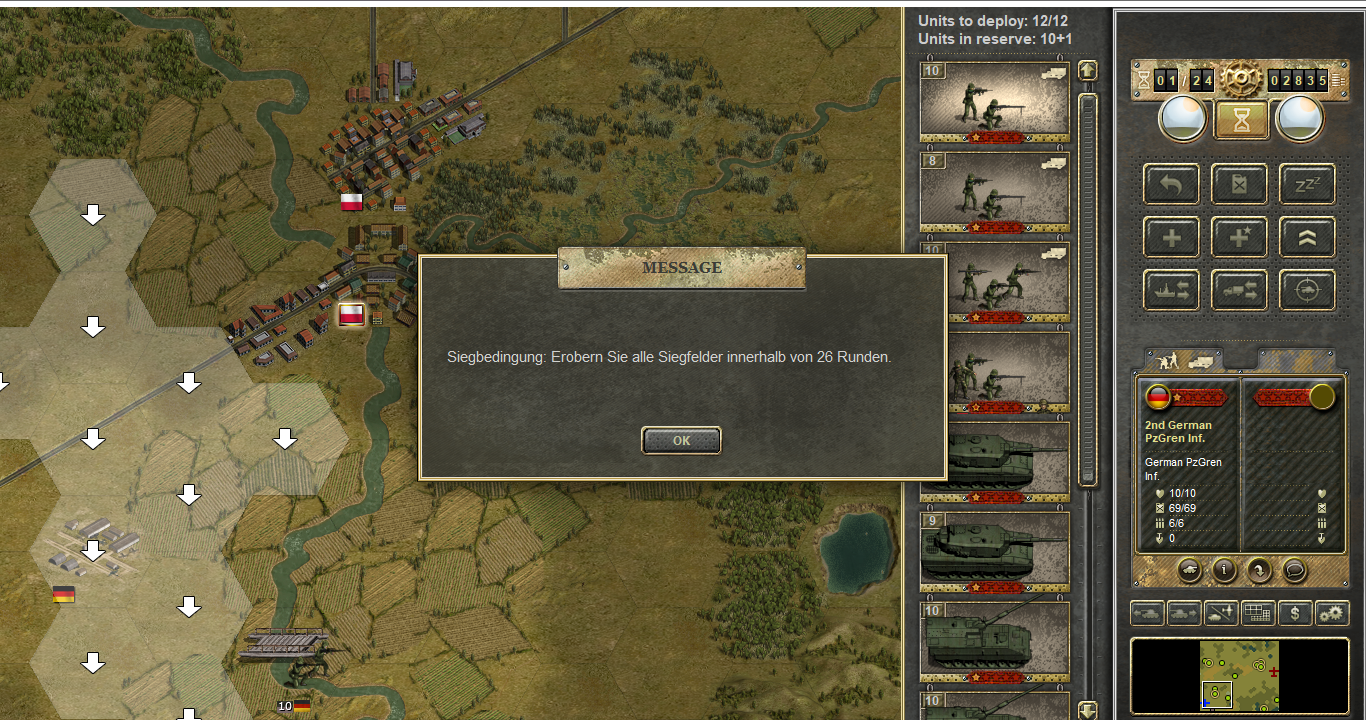Screen dimensions: 1366x720
Task: Toggle the truck mount/dismount button
Action: pyautogui.click(x=1239, y=290)
